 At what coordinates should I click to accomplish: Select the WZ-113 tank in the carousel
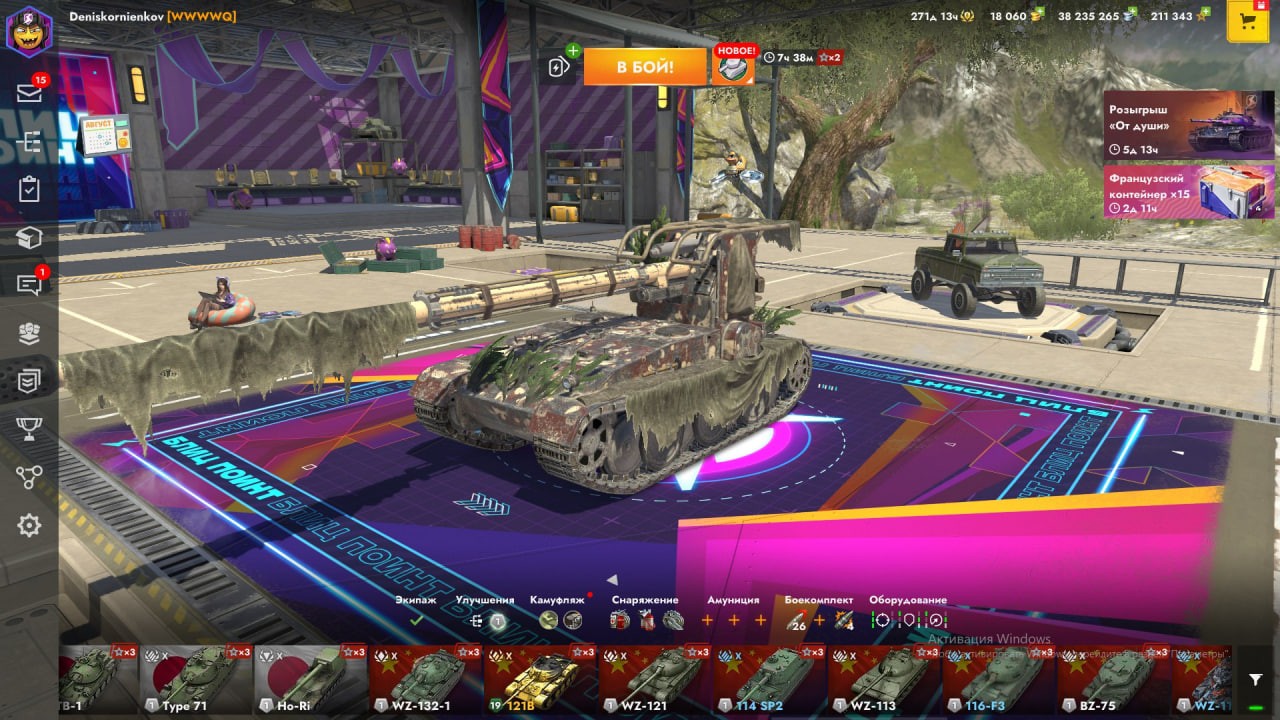(884, 679)
